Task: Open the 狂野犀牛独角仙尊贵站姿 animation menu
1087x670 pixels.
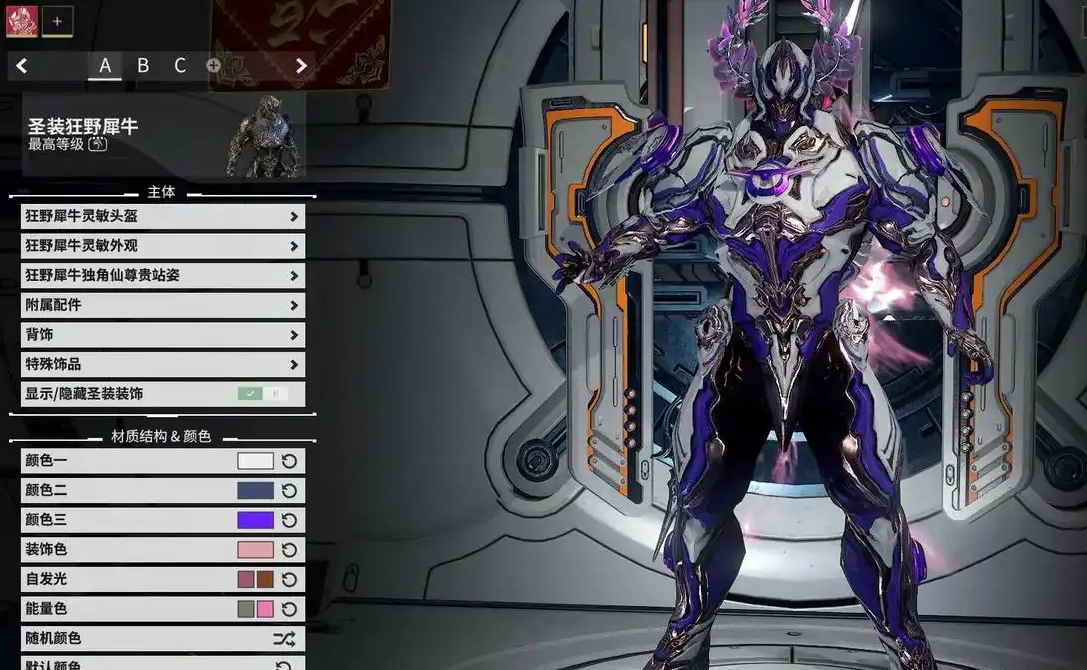Action: coord(162,275)
